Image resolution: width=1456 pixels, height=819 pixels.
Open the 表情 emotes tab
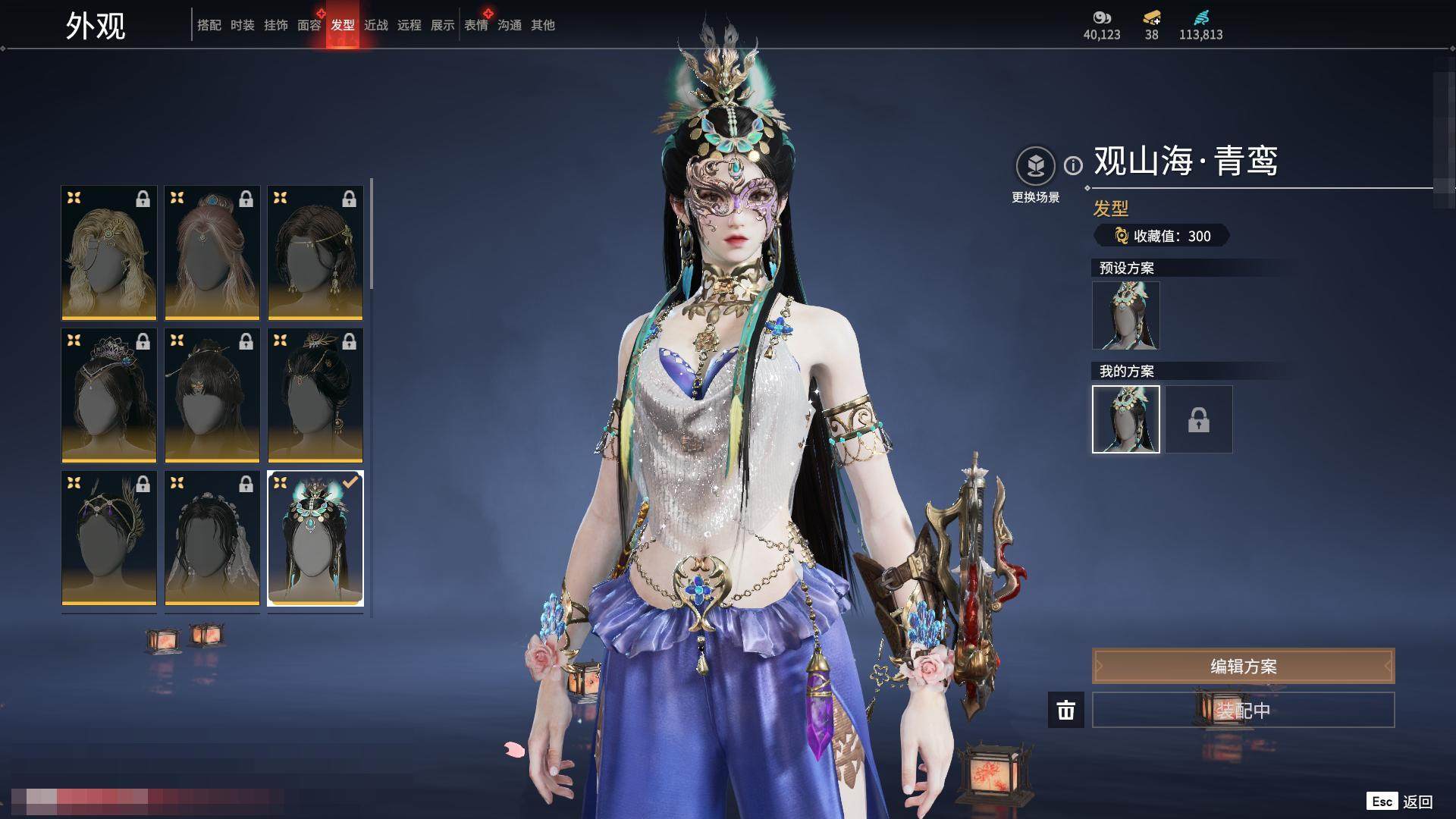point(475,25)
